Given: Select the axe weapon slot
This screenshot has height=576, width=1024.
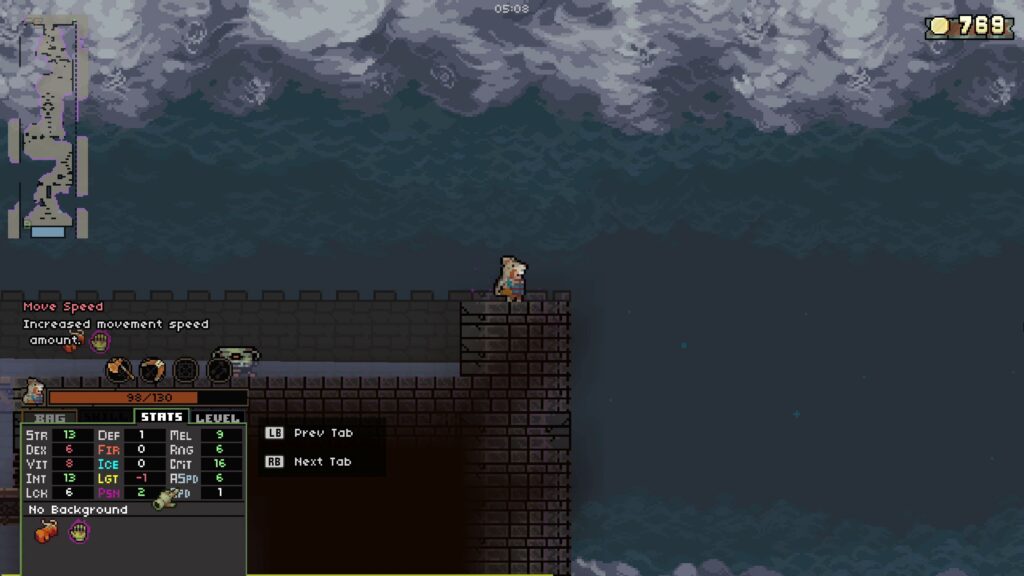Looking at the screenshot, I should (x=119, y=369).
